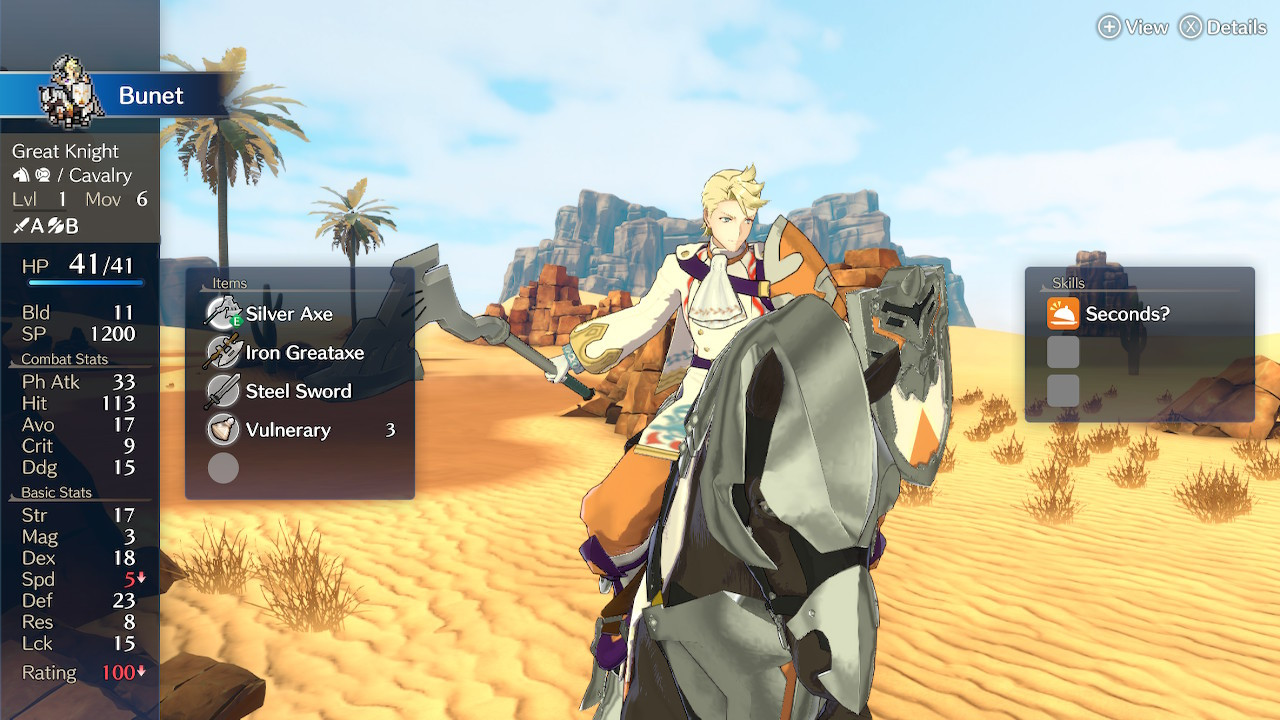
Task: Open the Items panel header
Action: tap(228, 283)
